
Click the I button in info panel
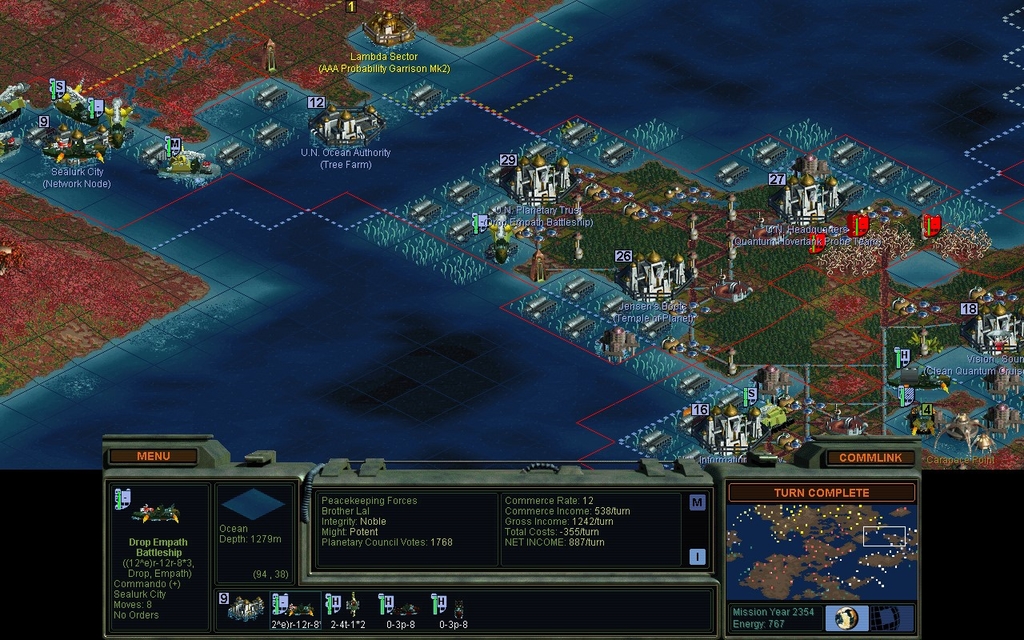[697, 557]
